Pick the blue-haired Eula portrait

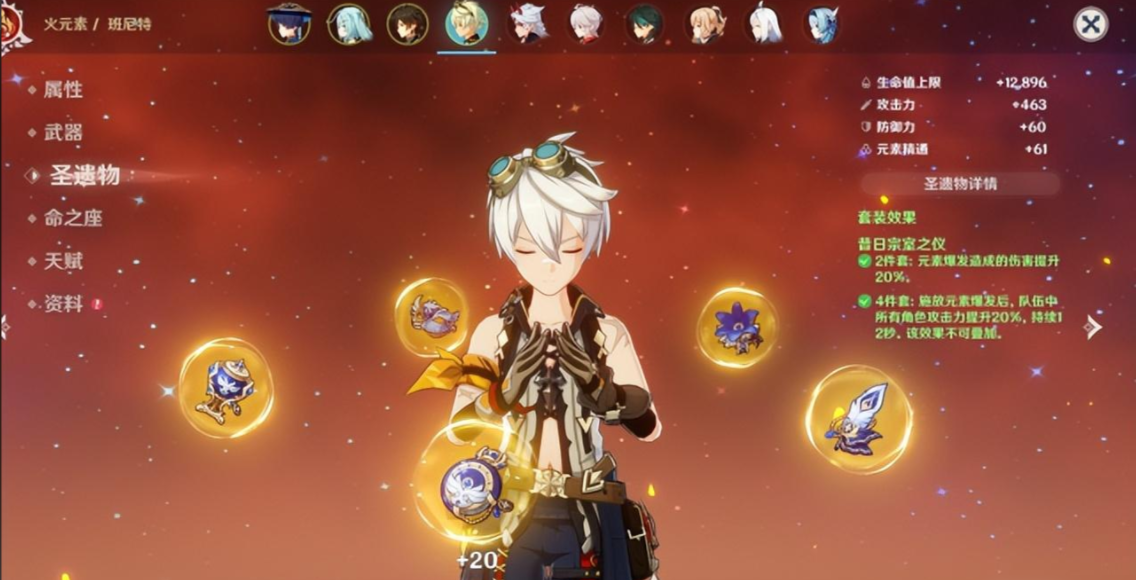pos(821,24)
